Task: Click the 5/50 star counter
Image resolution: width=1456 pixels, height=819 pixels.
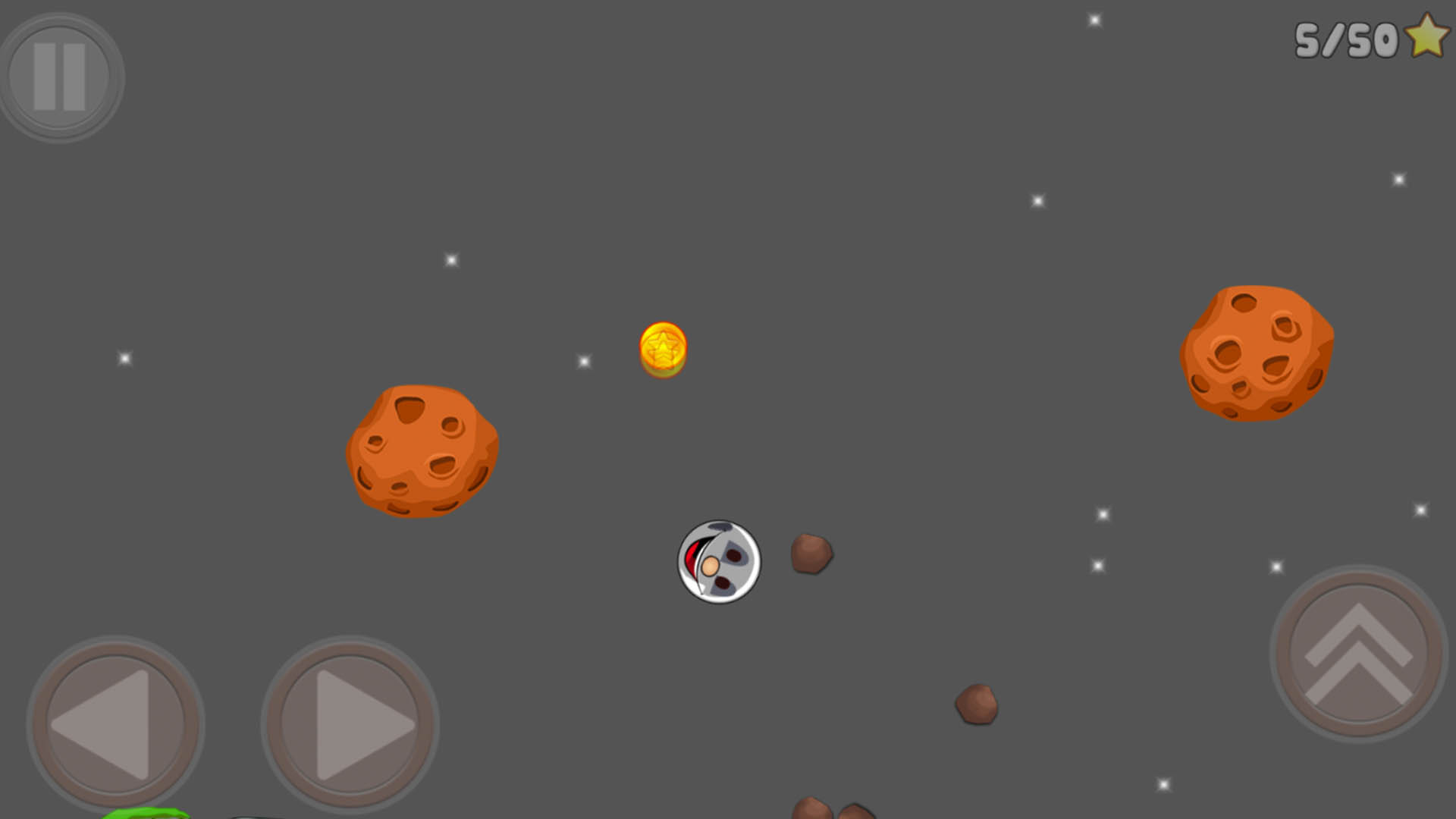Action: pos(1346,39)
